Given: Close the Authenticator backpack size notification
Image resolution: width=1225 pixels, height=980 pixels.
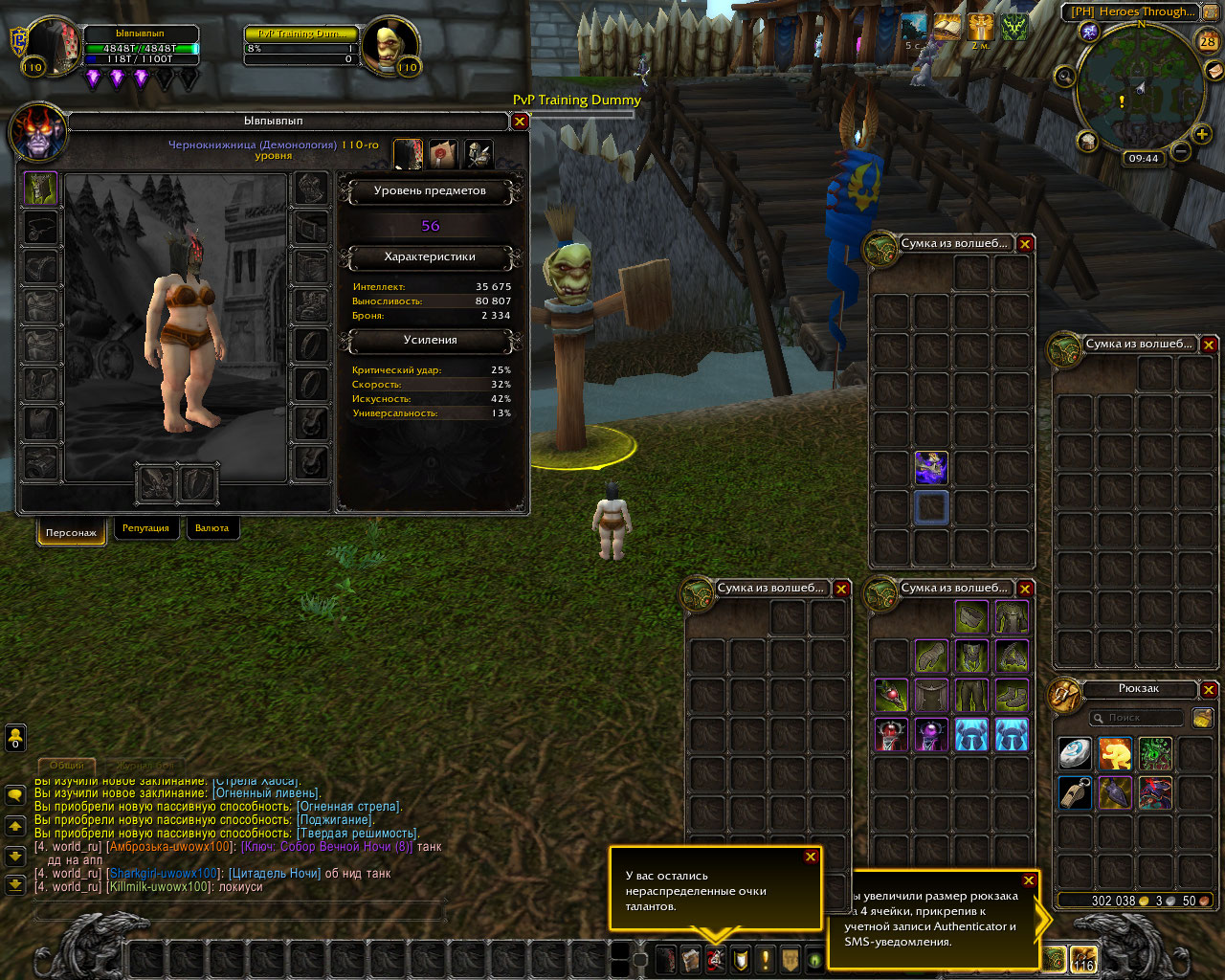Looking at the screenshot, I should 1029,880.
